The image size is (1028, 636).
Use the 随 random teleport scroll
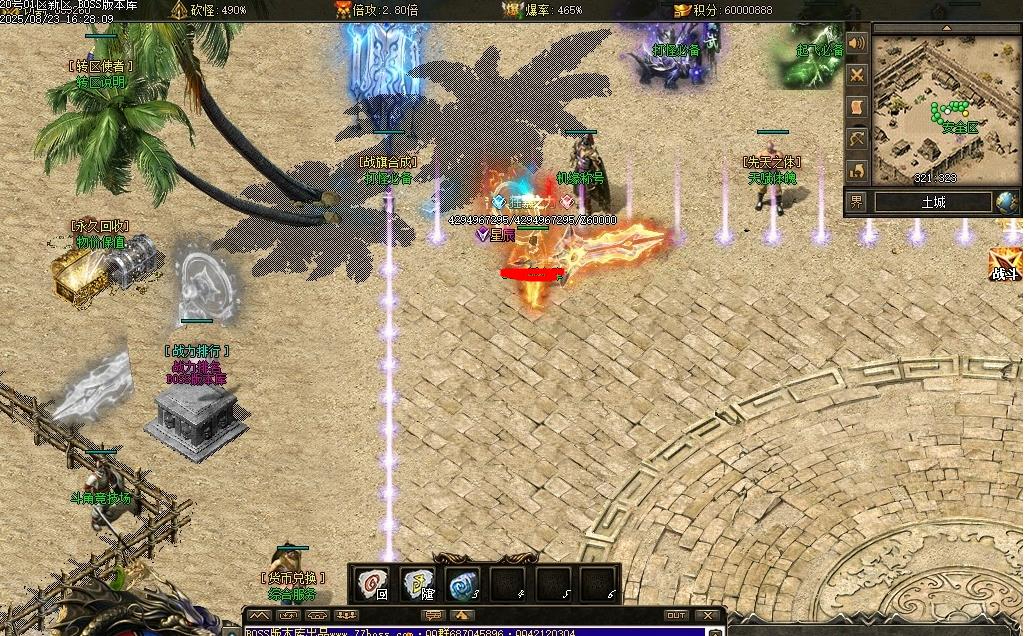point(418,584)
